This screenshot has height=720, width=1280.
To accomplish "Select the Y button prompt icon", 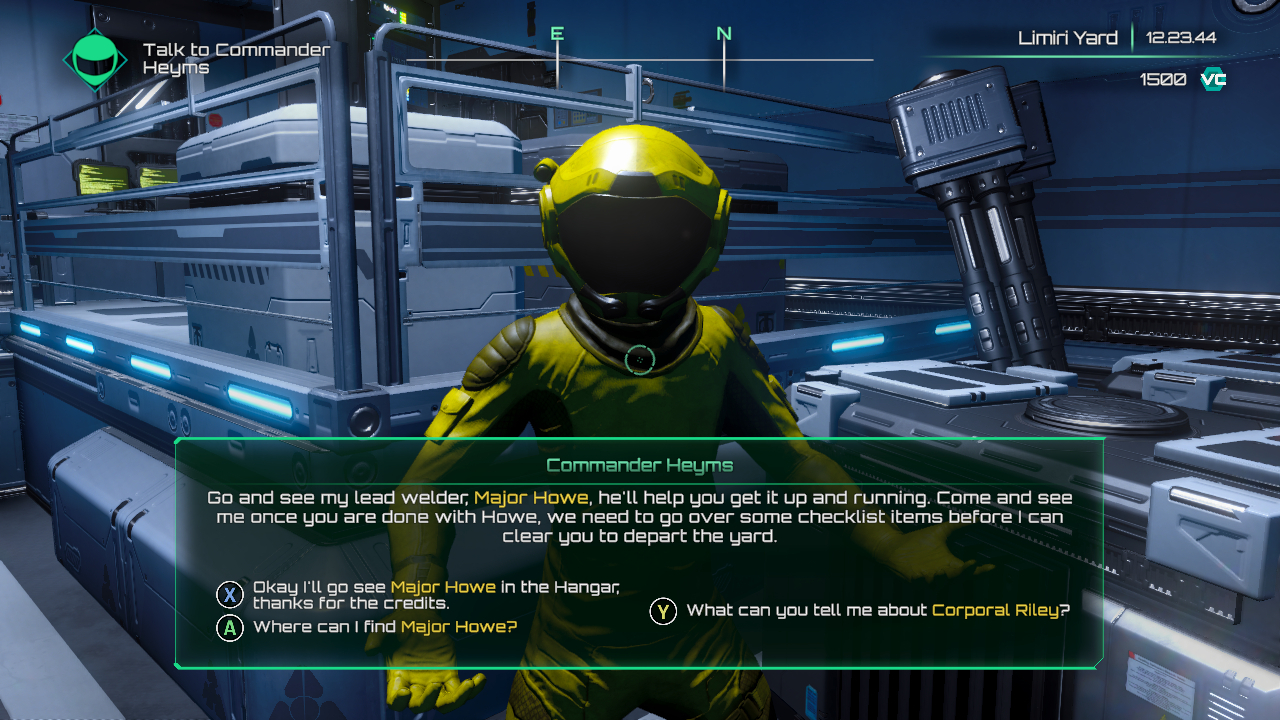I will click(x=663, y=610).
